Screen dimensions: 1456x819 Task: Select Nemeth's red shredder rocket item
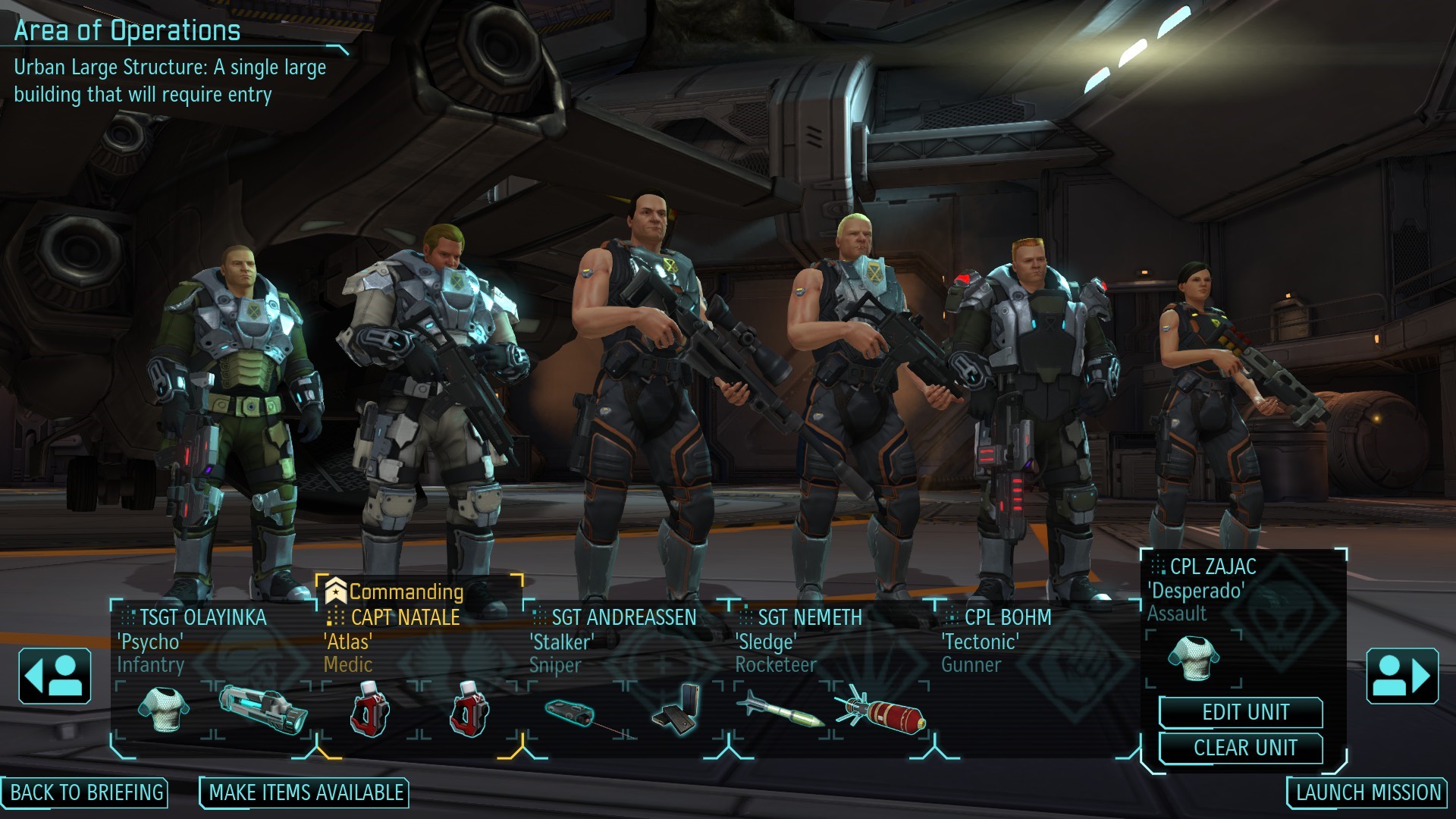tap(881, 712)
